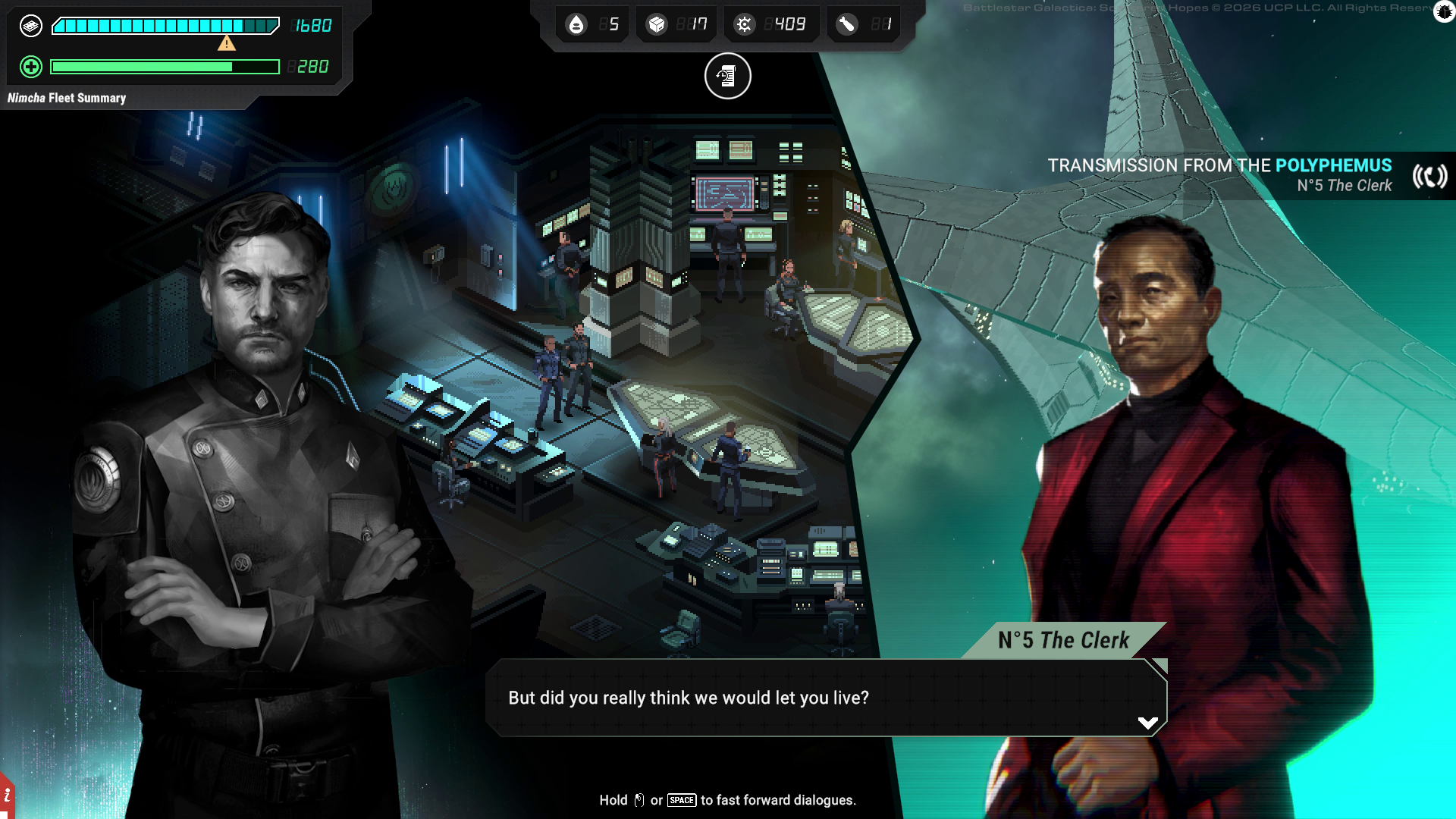Click the water droplet resource icon

[x=576, y=25]
